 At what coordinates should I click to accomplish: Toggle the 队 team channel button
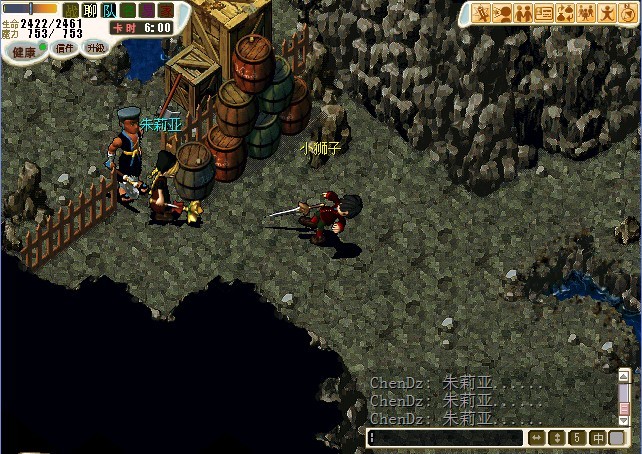coord(109,10)
